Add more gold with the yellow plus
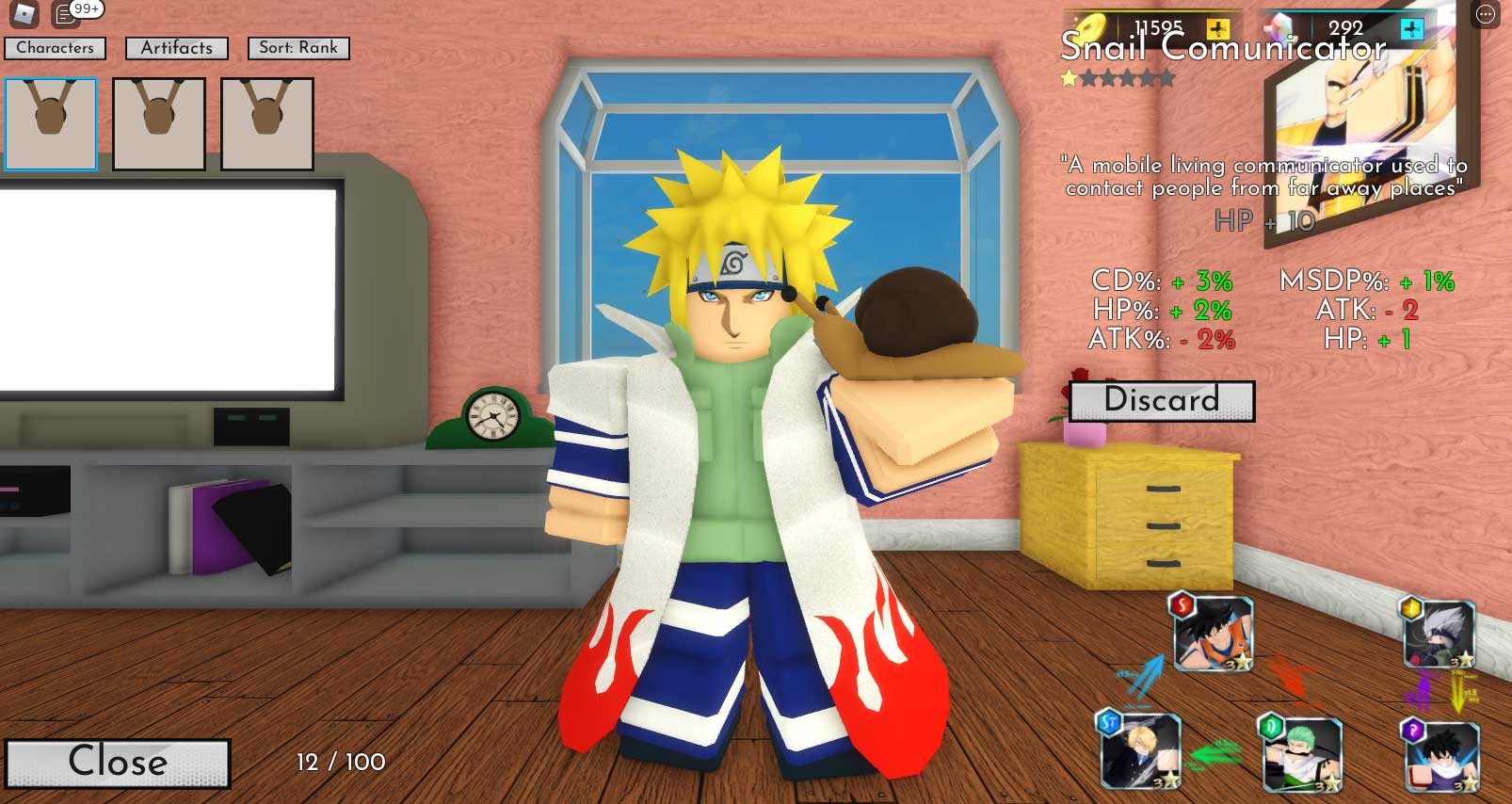This screenshot has height=804, width=1512. click(1217, 28)
